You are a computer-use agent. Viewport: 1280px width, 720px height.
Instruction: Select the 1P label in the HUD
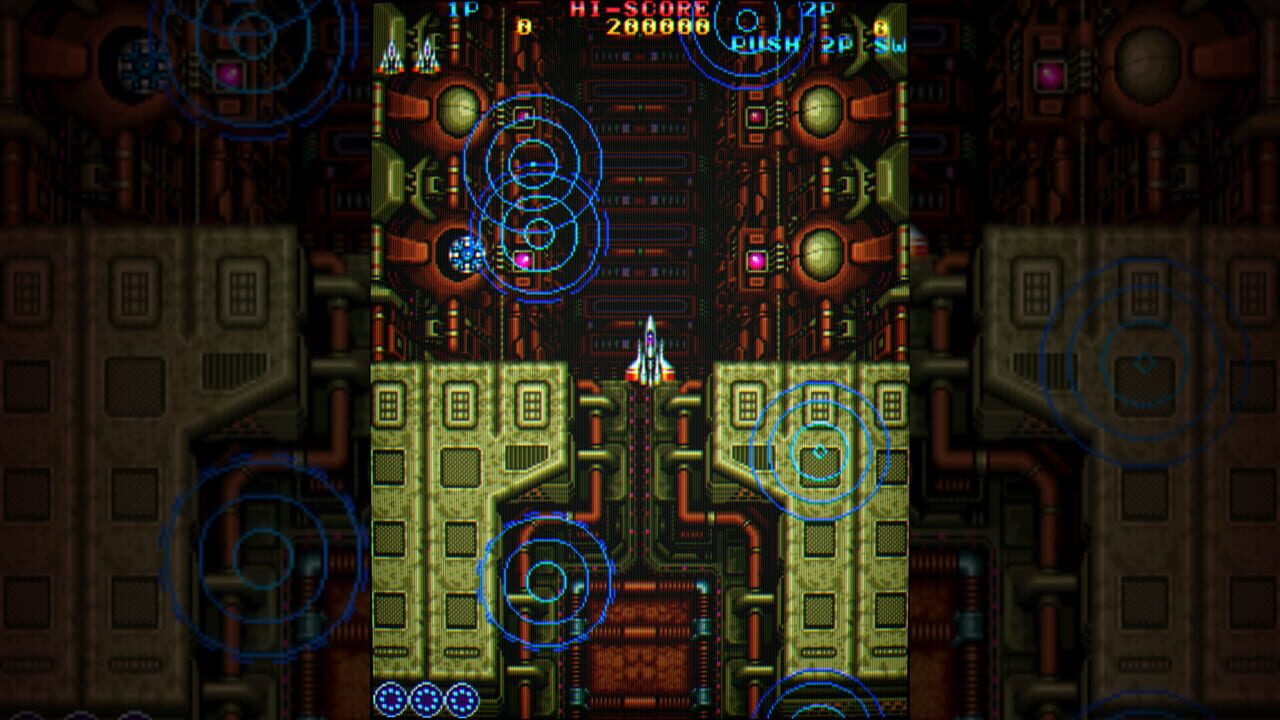click(462, 10)
